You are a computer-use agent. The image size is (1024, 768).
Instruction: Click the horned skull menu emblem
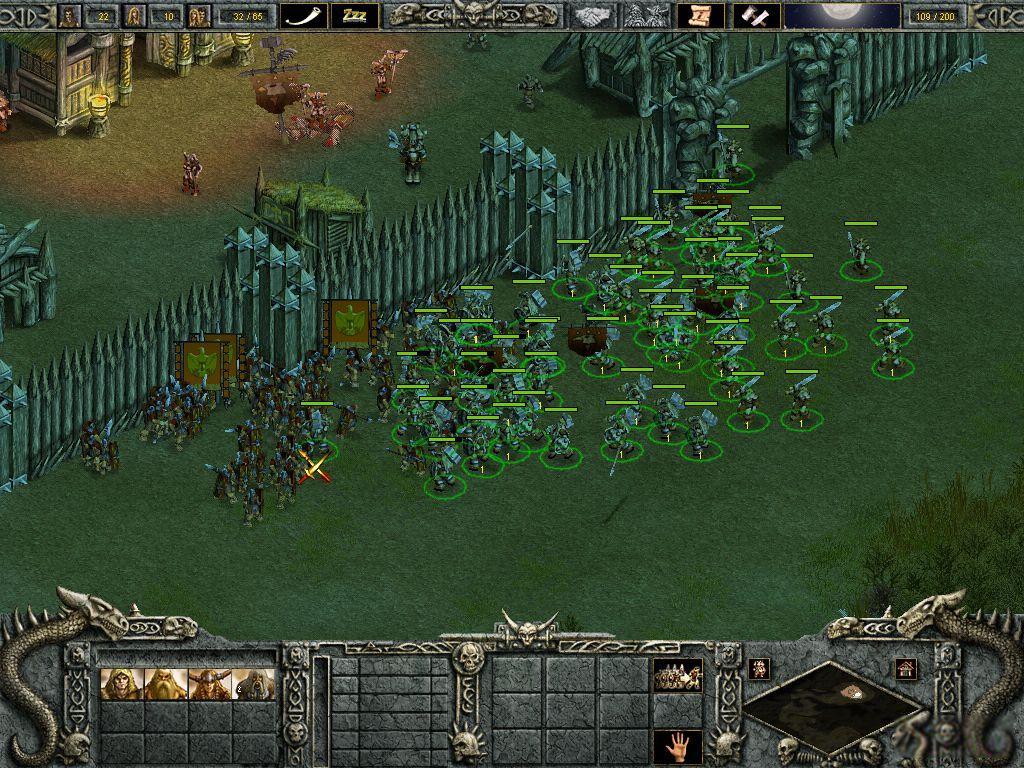point(471,13)
